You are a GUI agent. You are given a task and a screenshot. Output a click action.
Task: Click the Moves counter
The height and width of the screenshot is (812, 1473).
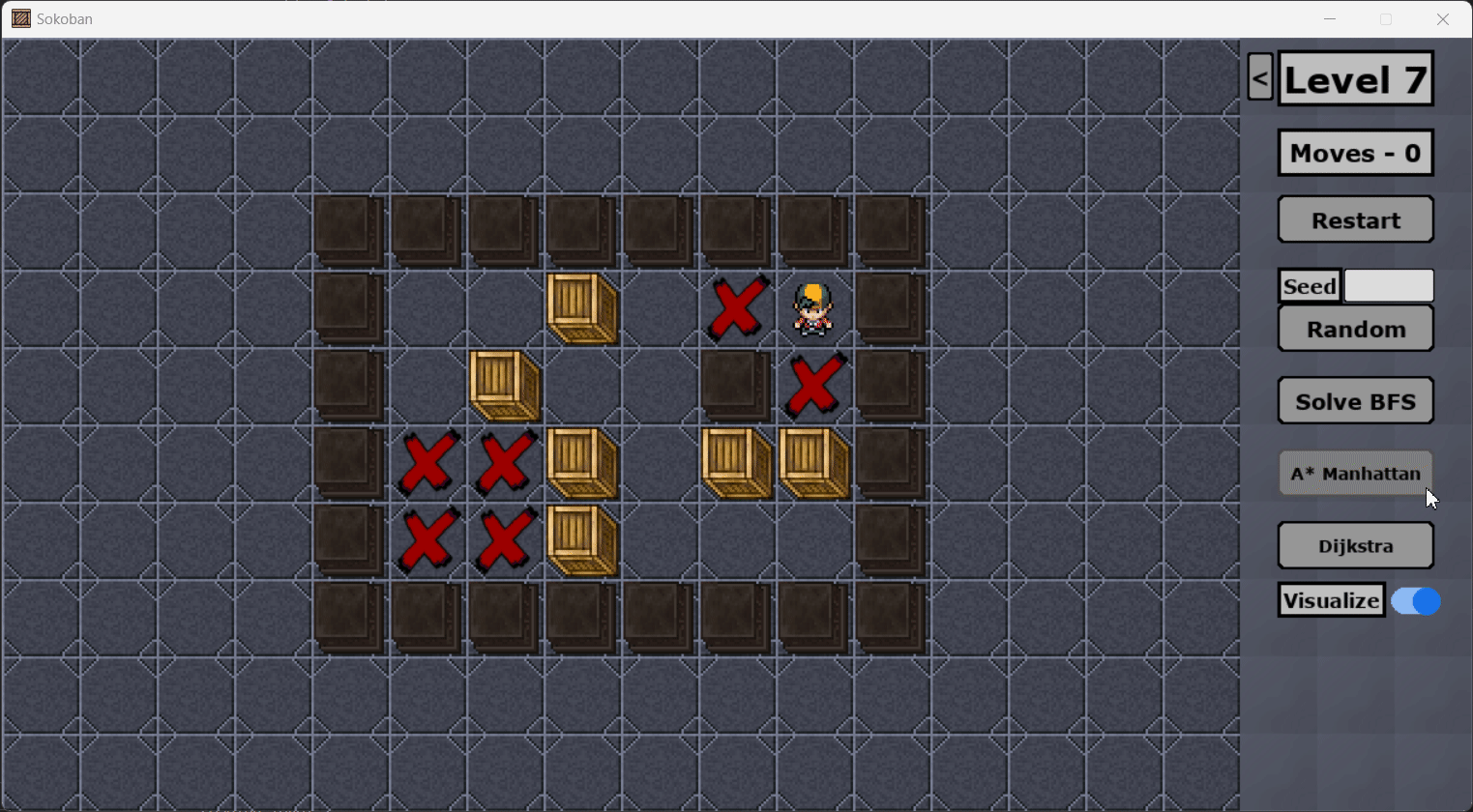tap(1354, 152)
